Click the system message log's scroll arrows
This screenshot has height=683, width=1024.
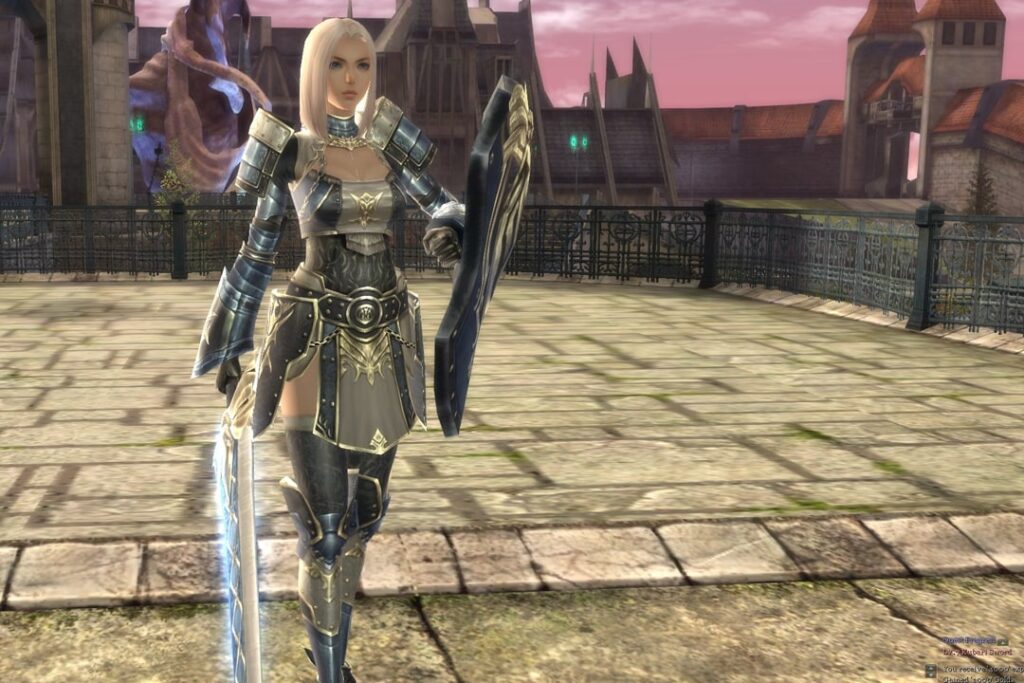931,671
